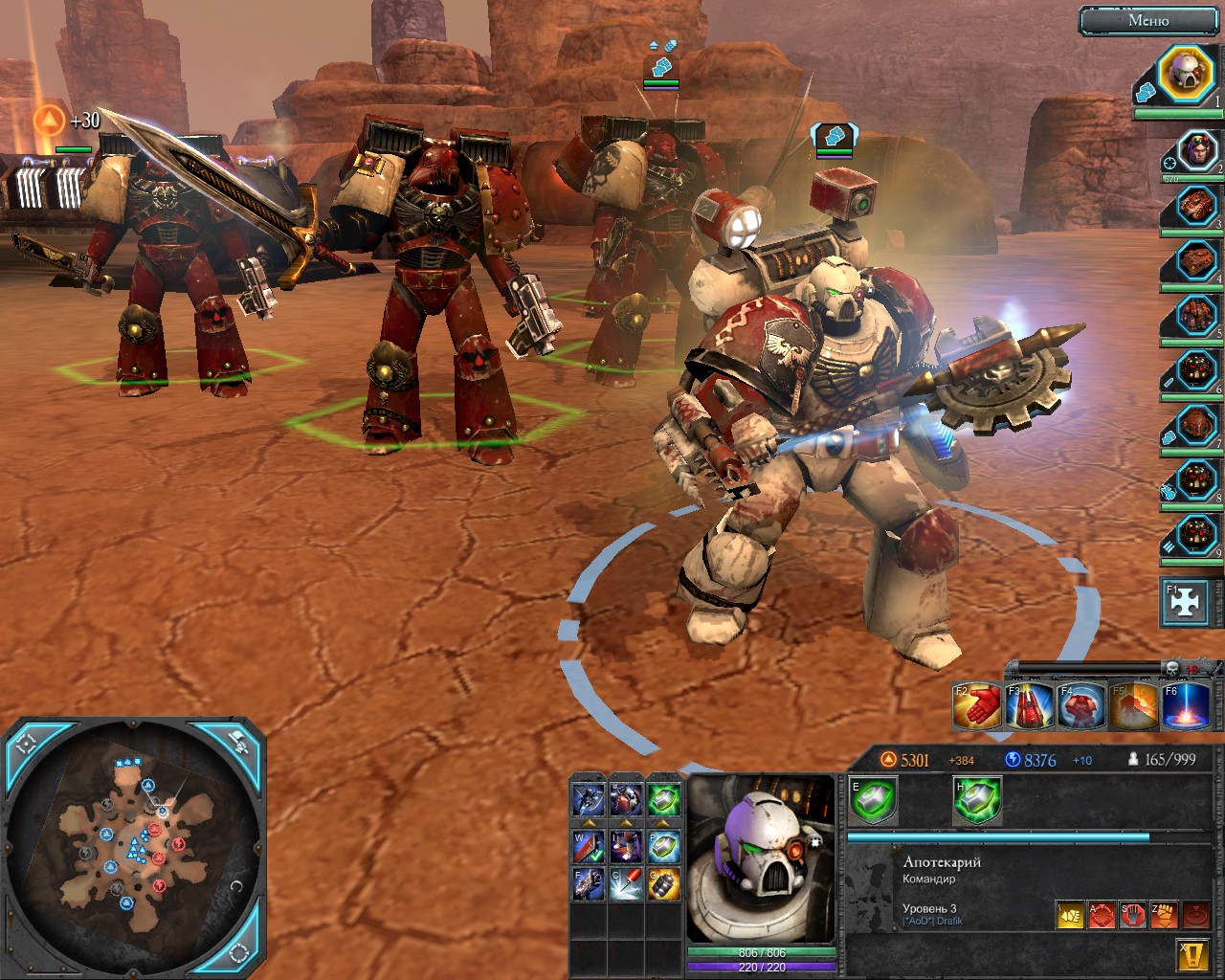Open the Меню button
The height and width of the screenshot is (980, 1225).
(1148, 20)
